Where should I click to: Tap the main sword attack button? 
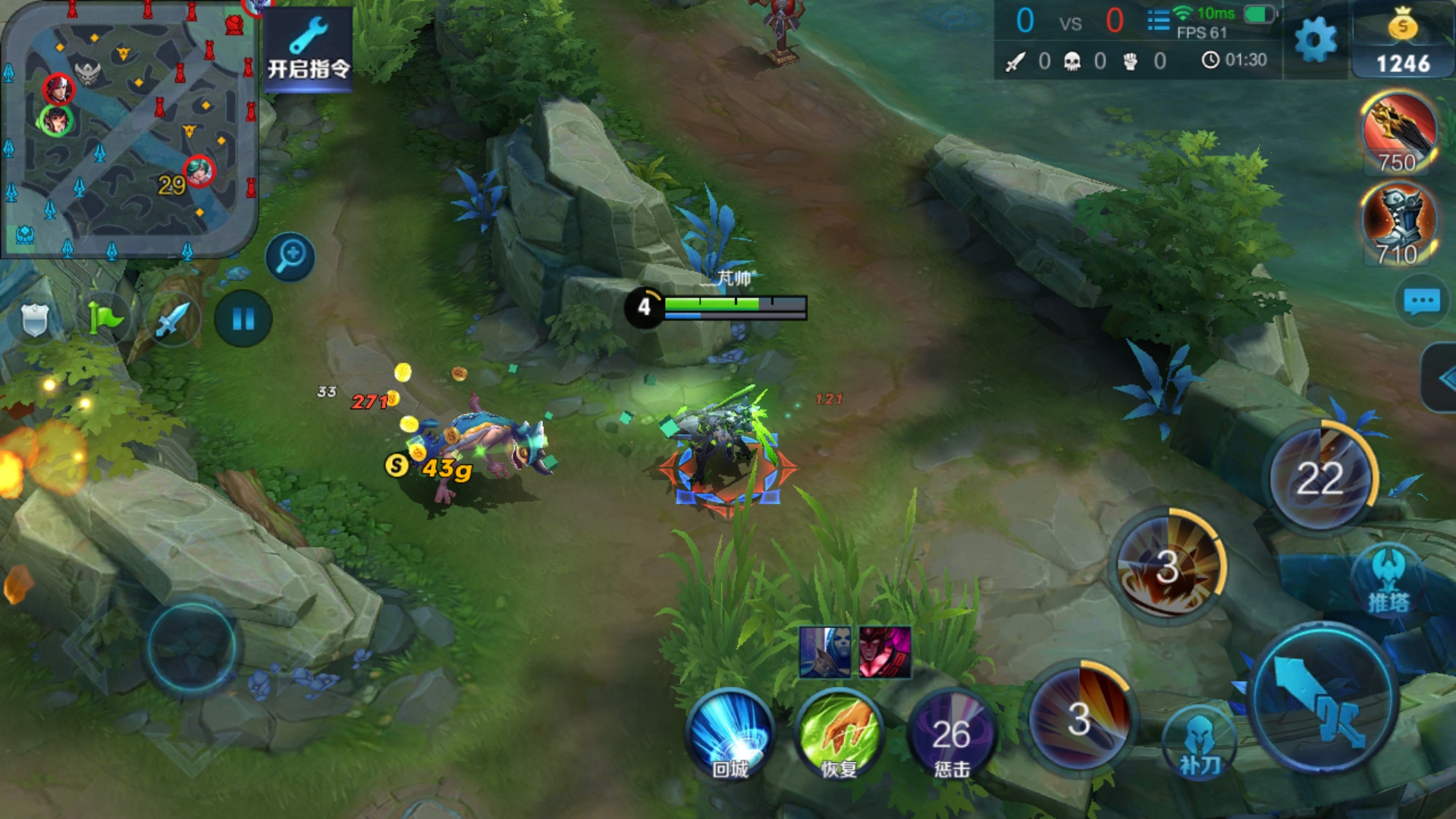point(1323,698)
